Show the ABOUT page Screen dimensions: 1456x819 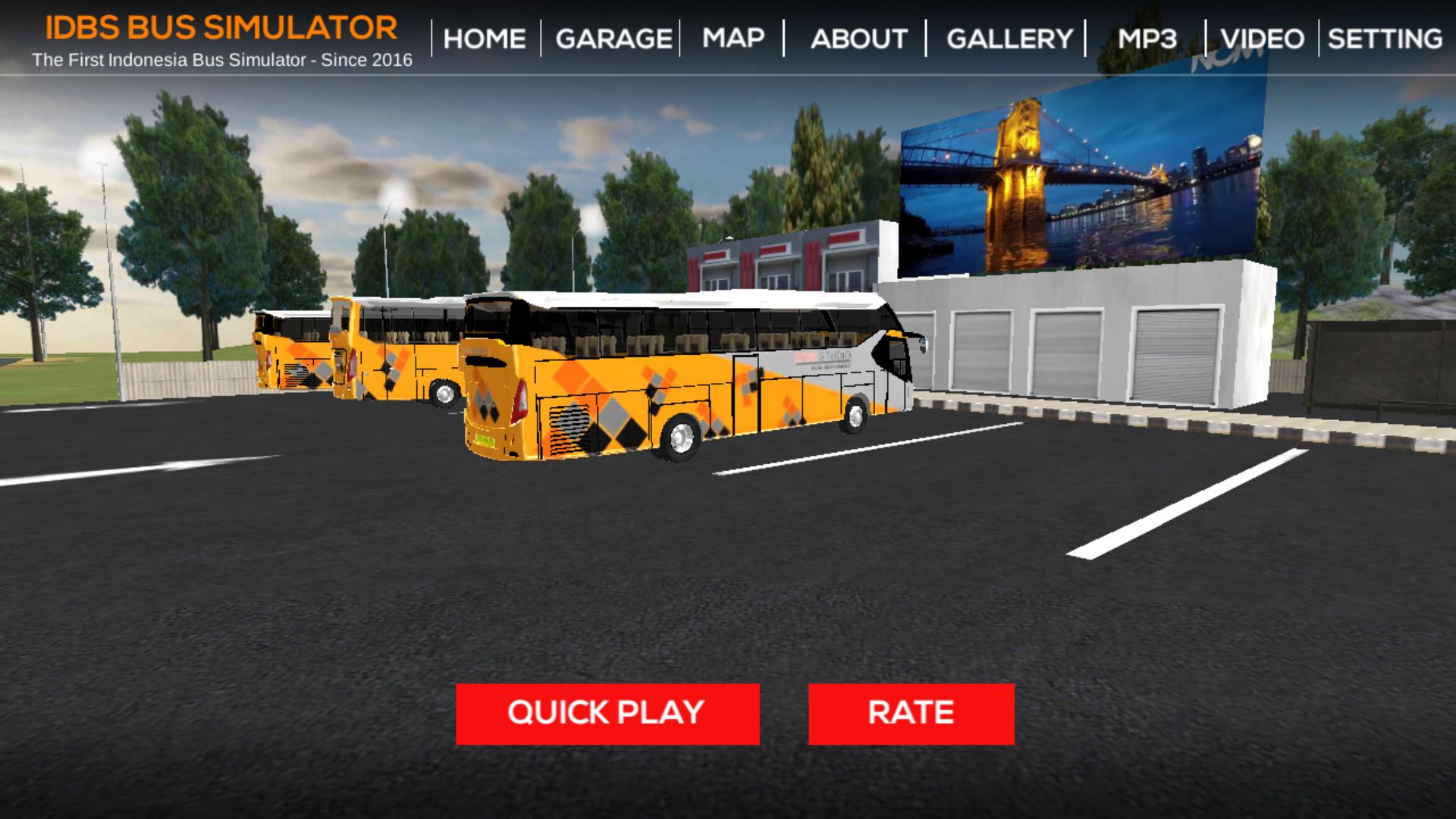(x=858, y=39)
